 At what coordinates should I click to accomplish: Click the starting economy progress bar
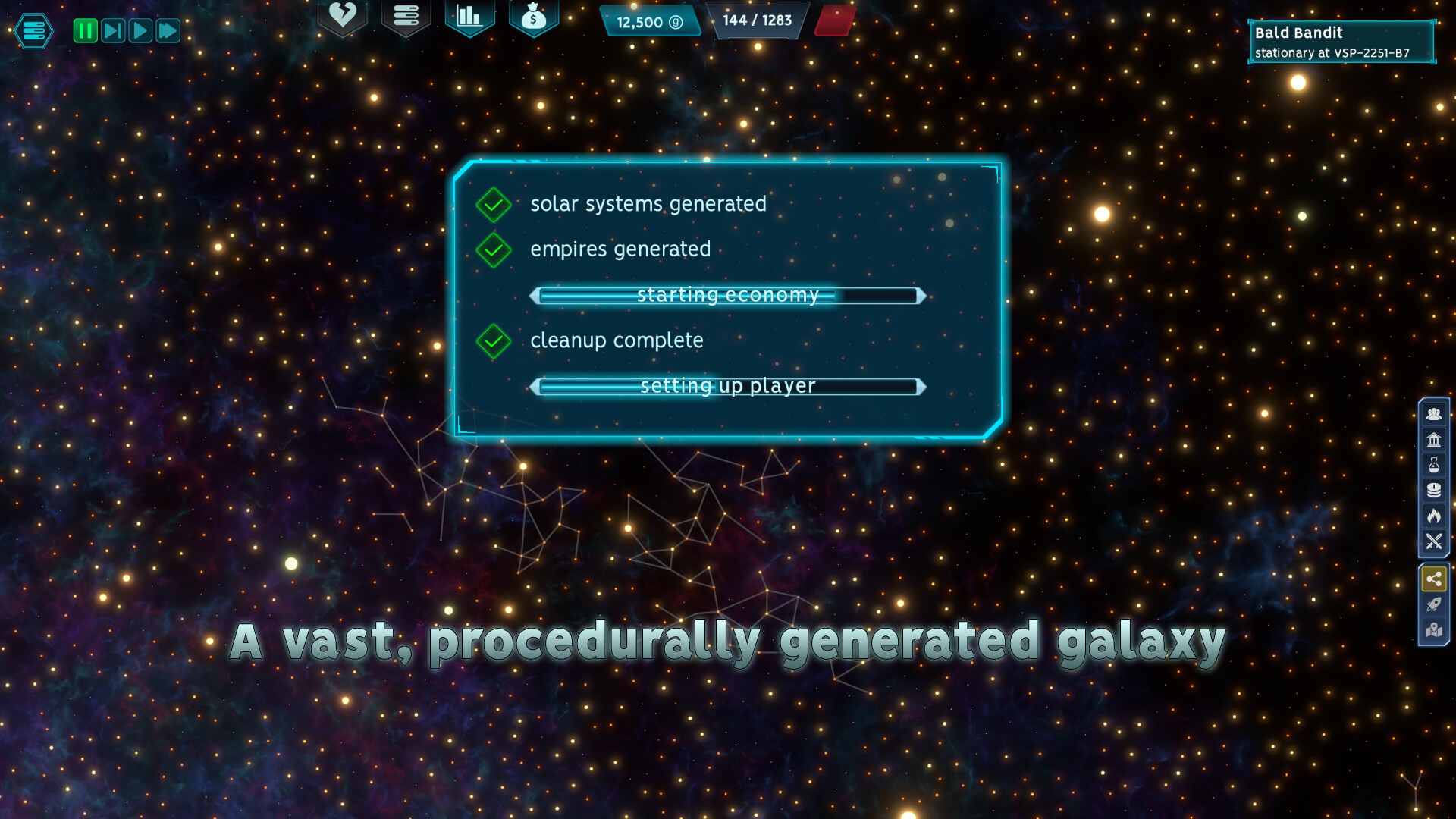click(x=727, y=295)
